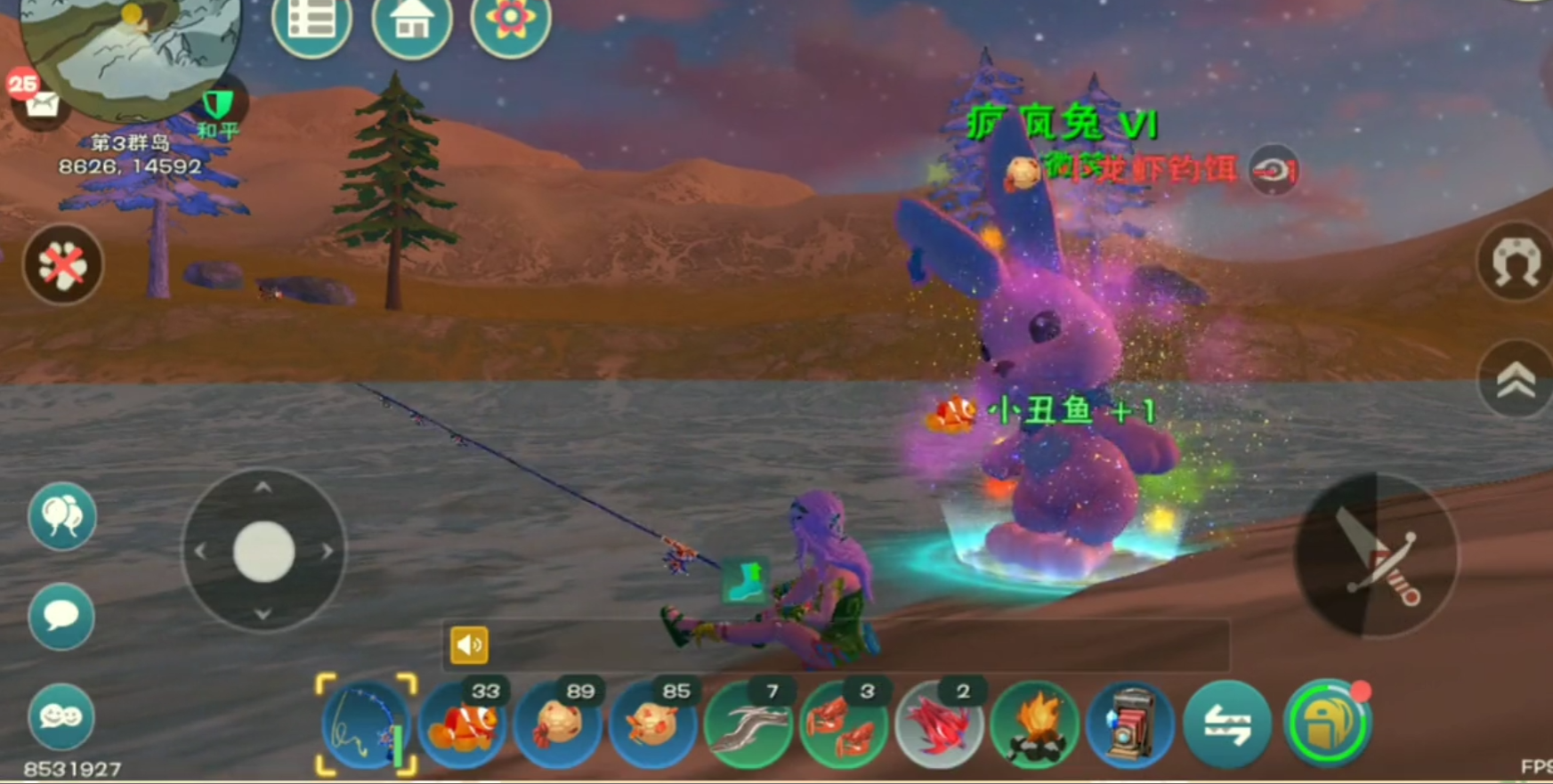Tap the crossed-out paw print button
Image resolution: width=1553 pixels, height=784 pixels.
[62, 264]
